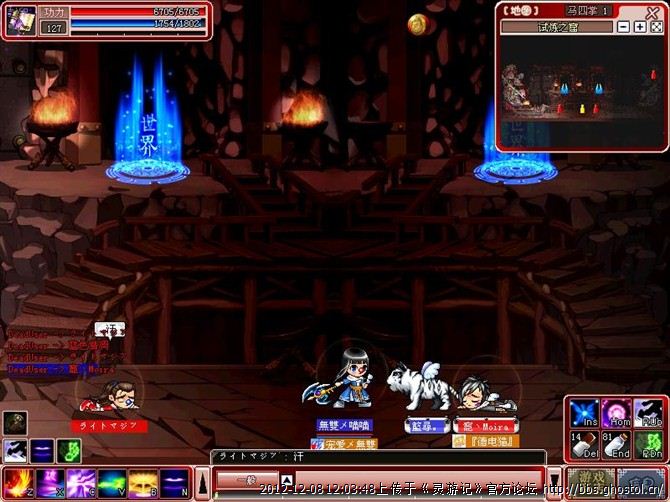
Task: Activate the pink orb skill on Hom
Action: click(615, 413)
